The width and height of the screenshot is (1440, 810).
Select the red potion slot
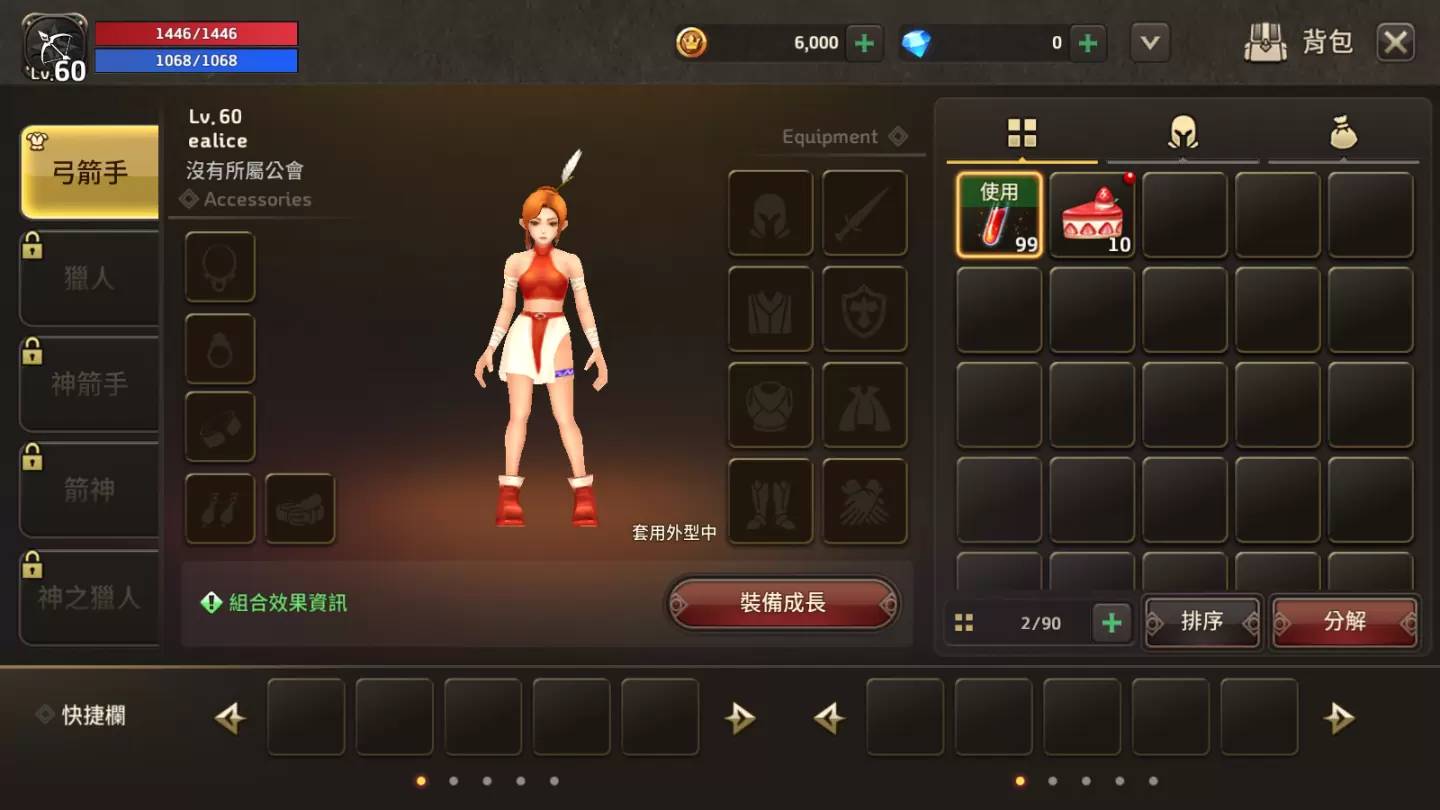click(999, 215)
